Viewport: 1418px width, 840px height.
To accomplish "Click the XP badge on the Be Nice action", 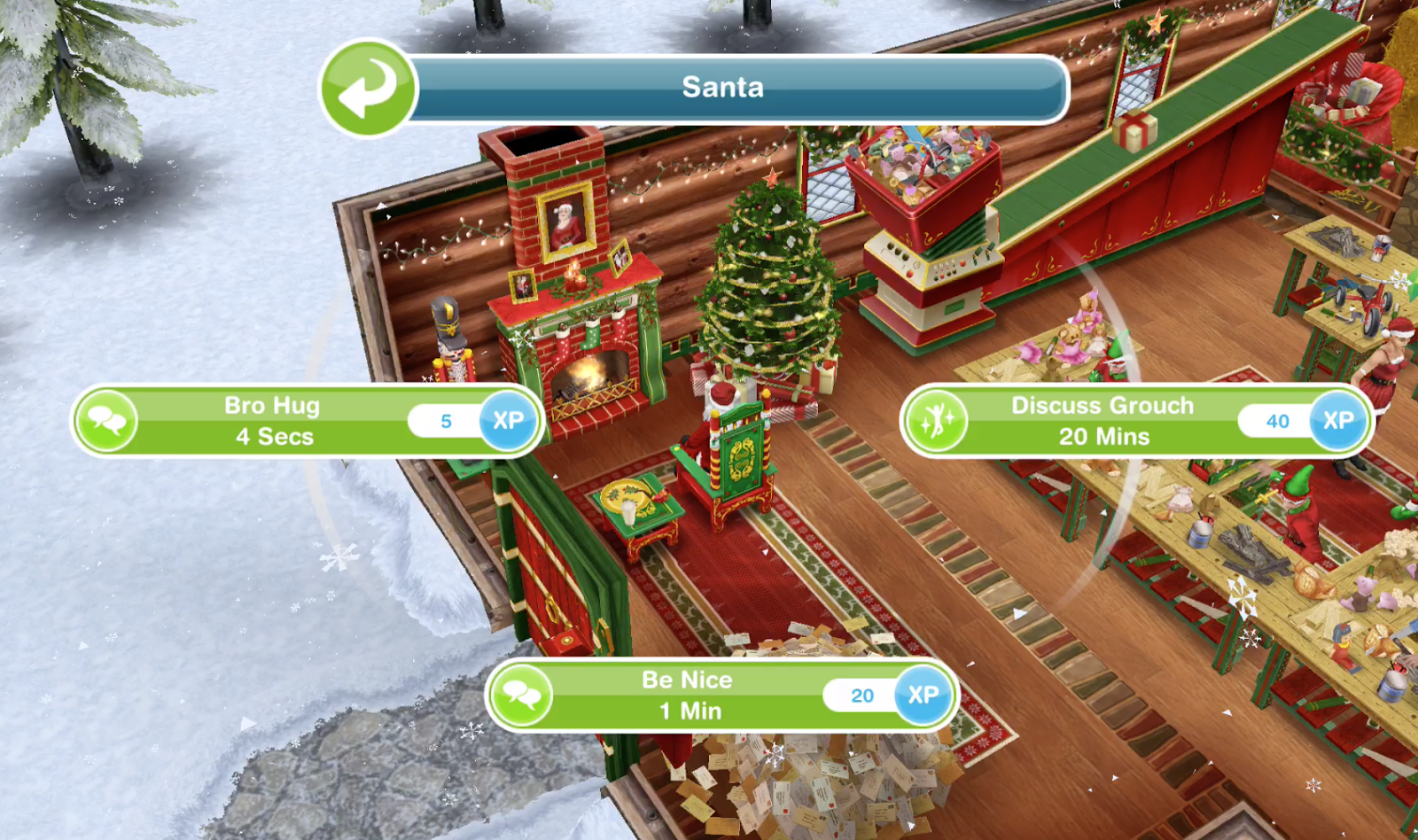I will tap(923, 695).
